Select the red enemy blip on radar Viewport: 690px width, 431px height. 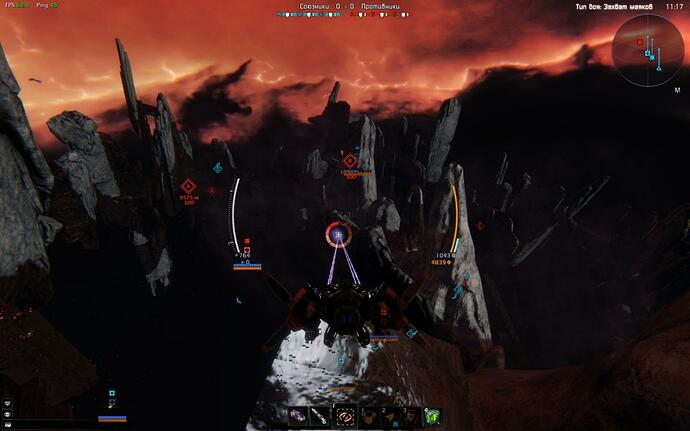point(639,42)
